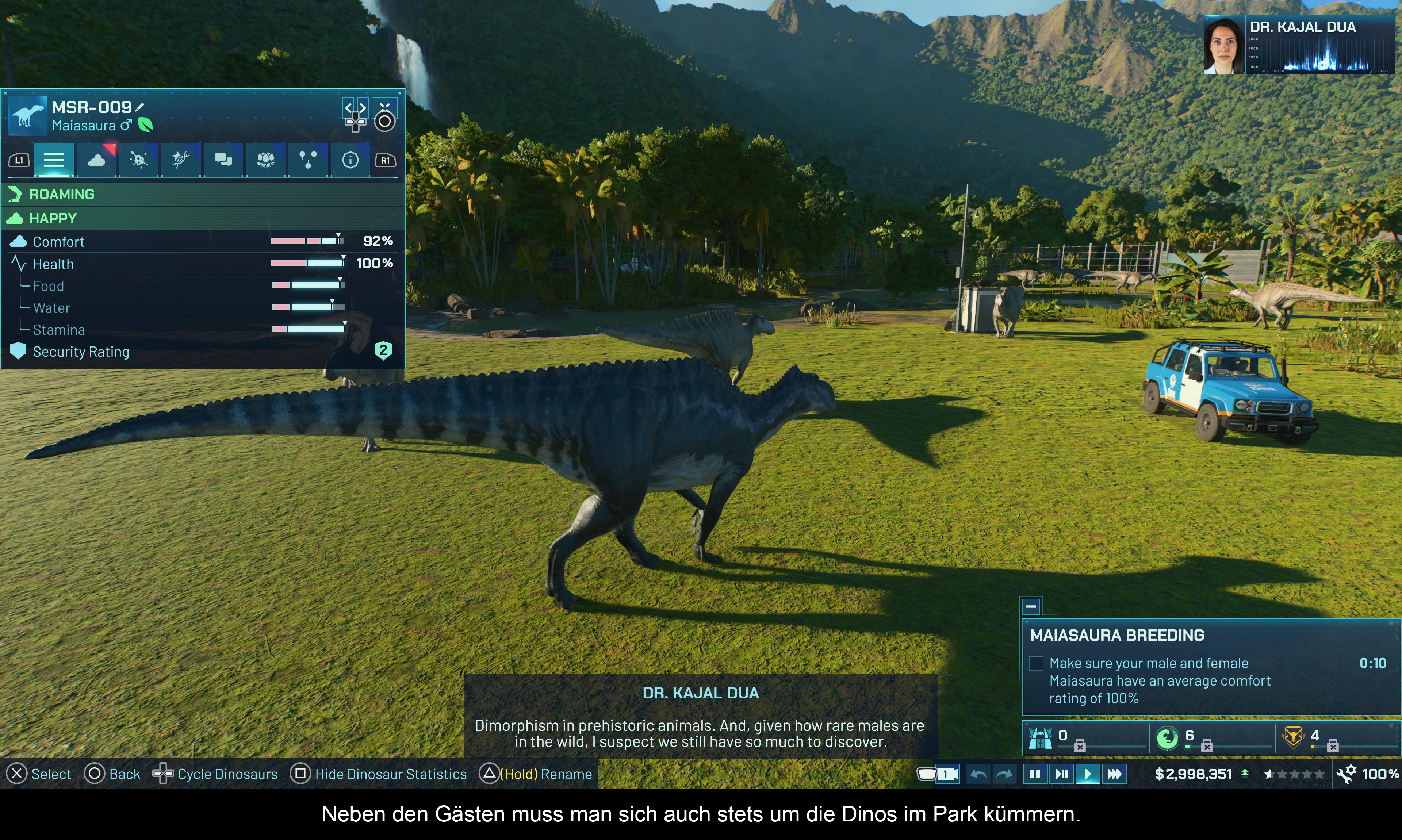The image size is (1402, 840).
Task: Set game speed to normal play
Action: (x=1087, y=774)
